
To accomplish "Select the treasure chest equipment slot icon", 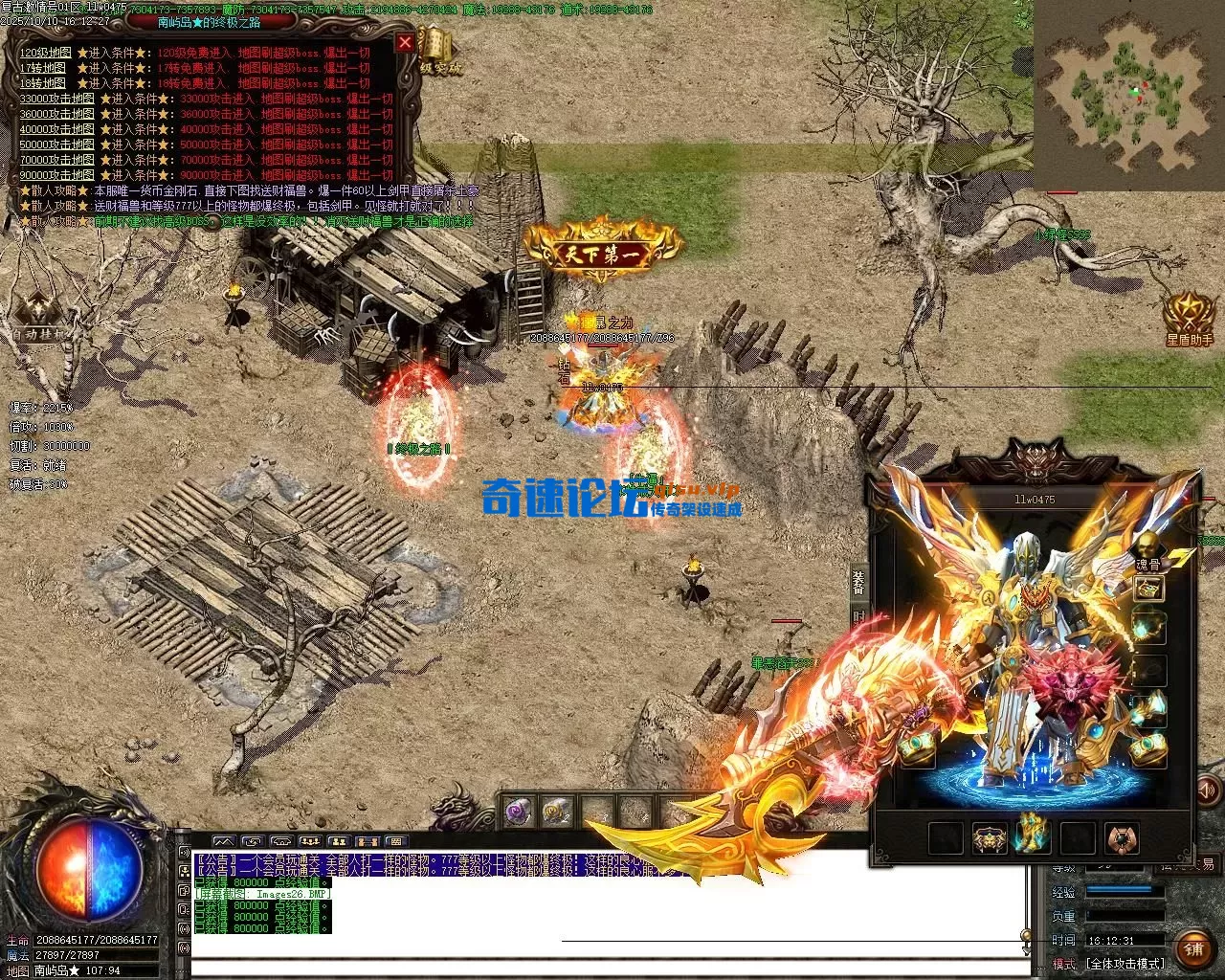I will point(1147,589).
